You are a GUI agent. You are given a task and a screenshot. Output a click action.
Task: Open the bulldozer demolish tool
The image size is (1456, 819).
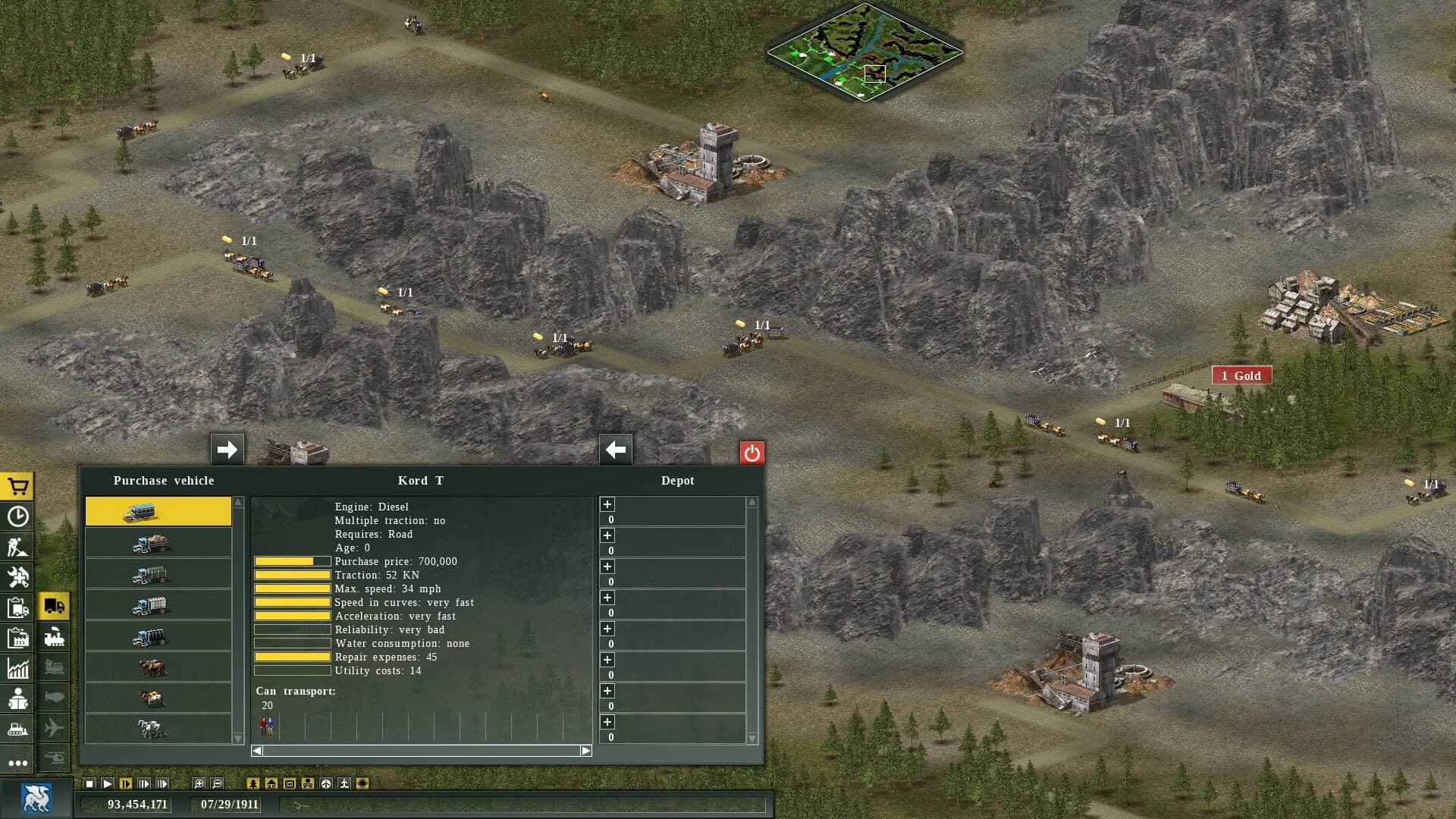(x=17, y=726)
